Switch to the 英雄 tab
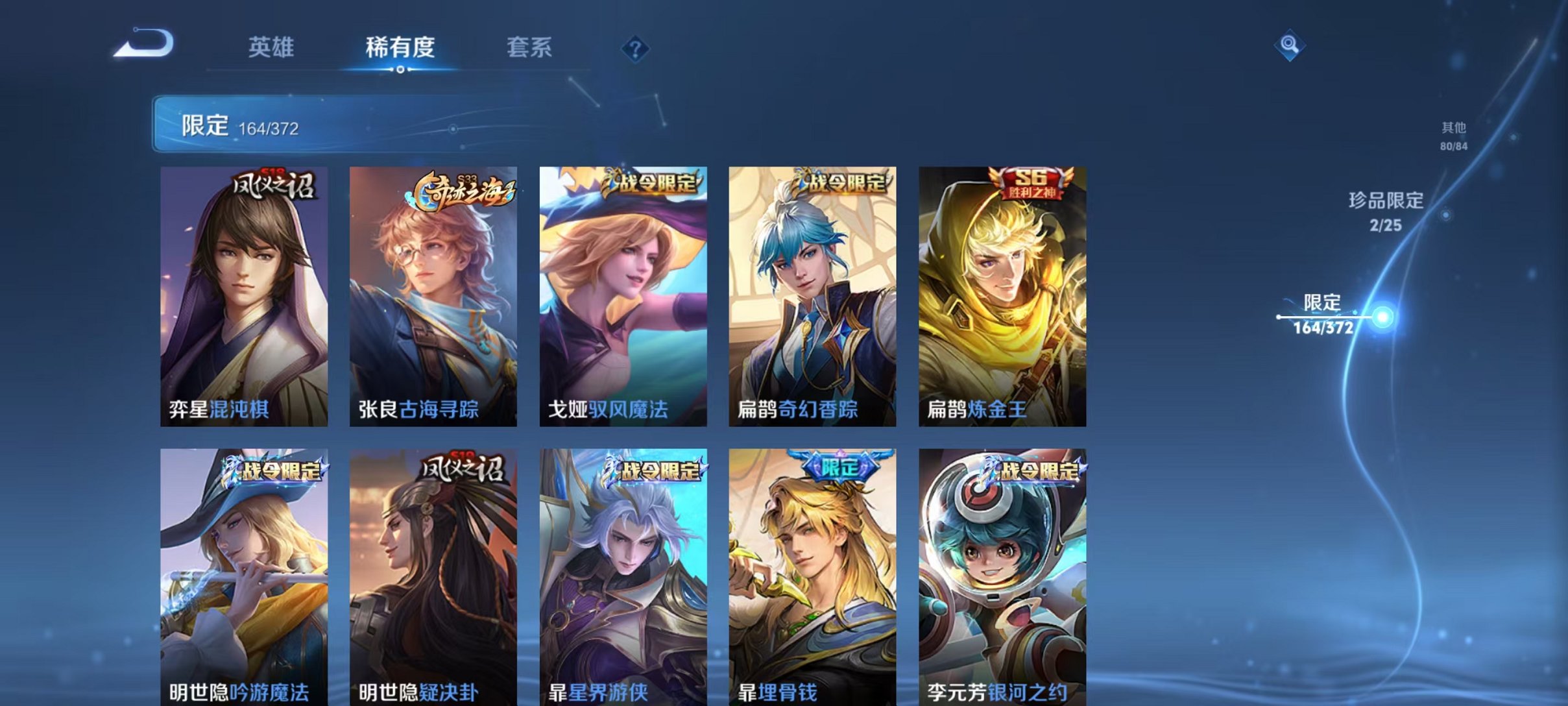Image resolution: width=1568 pixels, height=706 pixels. [272, 47]
